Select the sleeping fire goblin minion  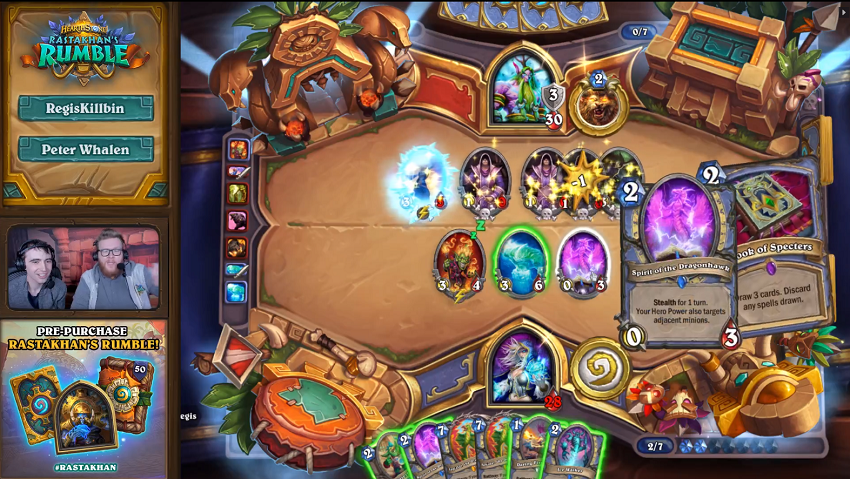coord(459,263)
